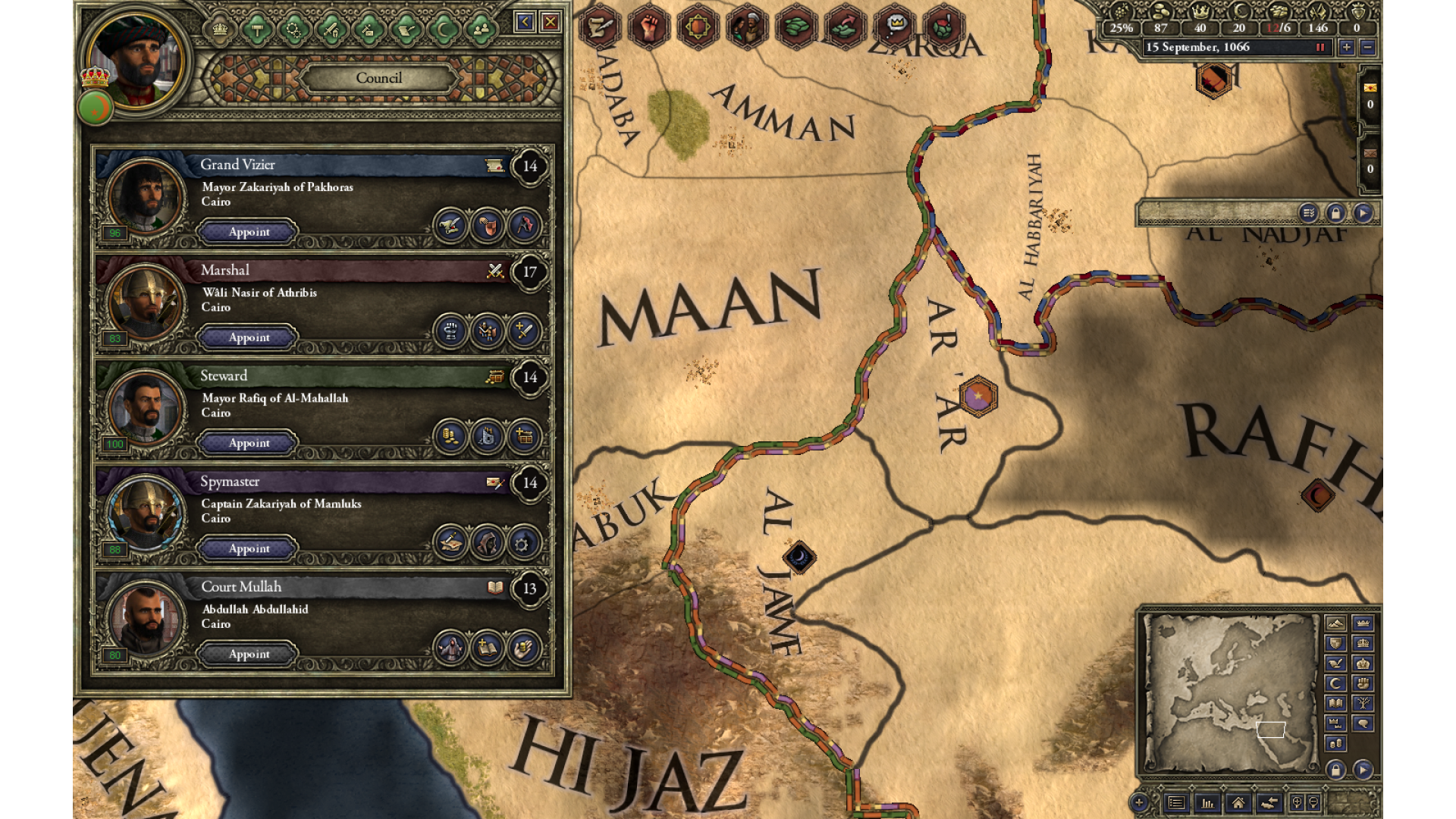Open the crossed-swords military tab
This screenshot has height=819, width=1456.
coord(331,30)
